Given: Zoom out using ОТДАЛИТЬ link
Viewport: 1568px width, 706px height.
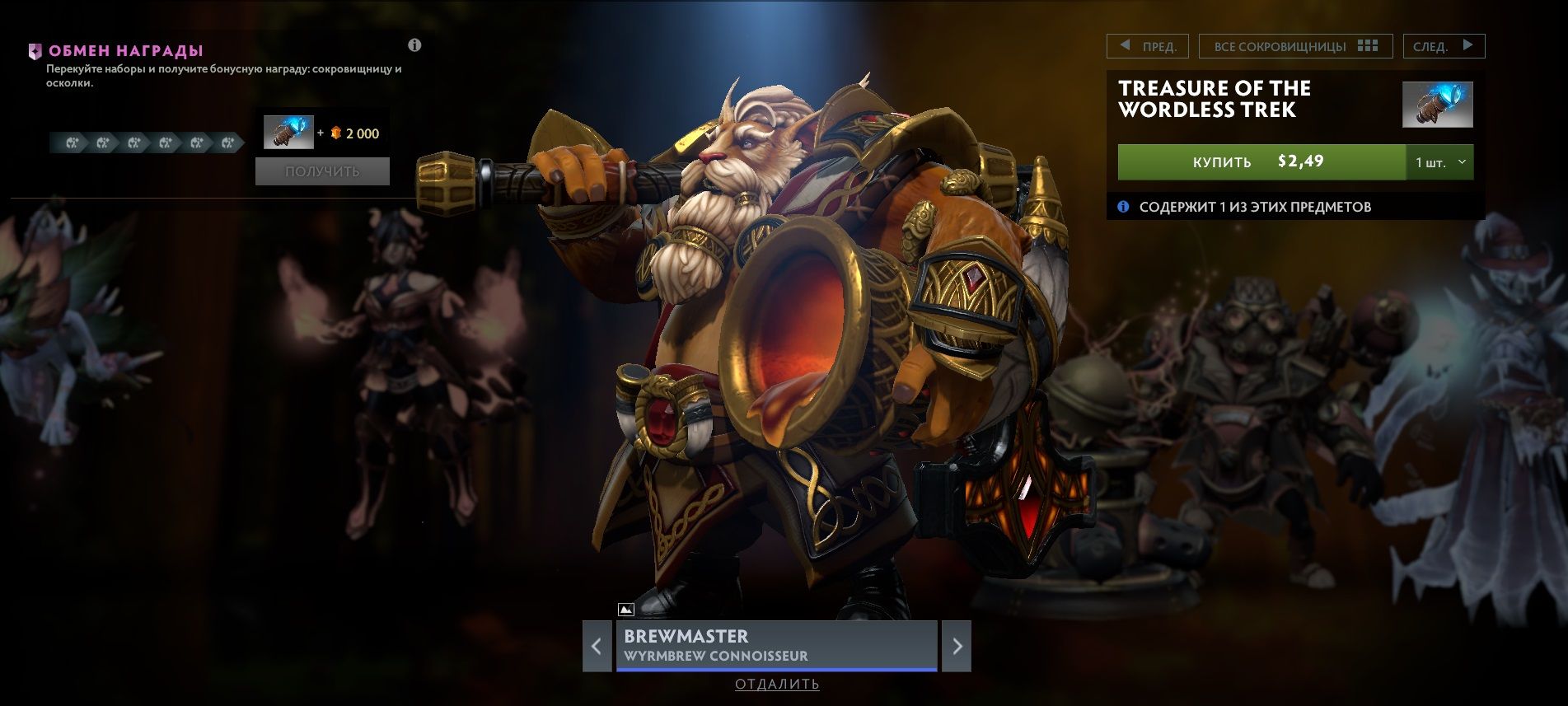Looking at the screenshot, I should coord(777,684).
